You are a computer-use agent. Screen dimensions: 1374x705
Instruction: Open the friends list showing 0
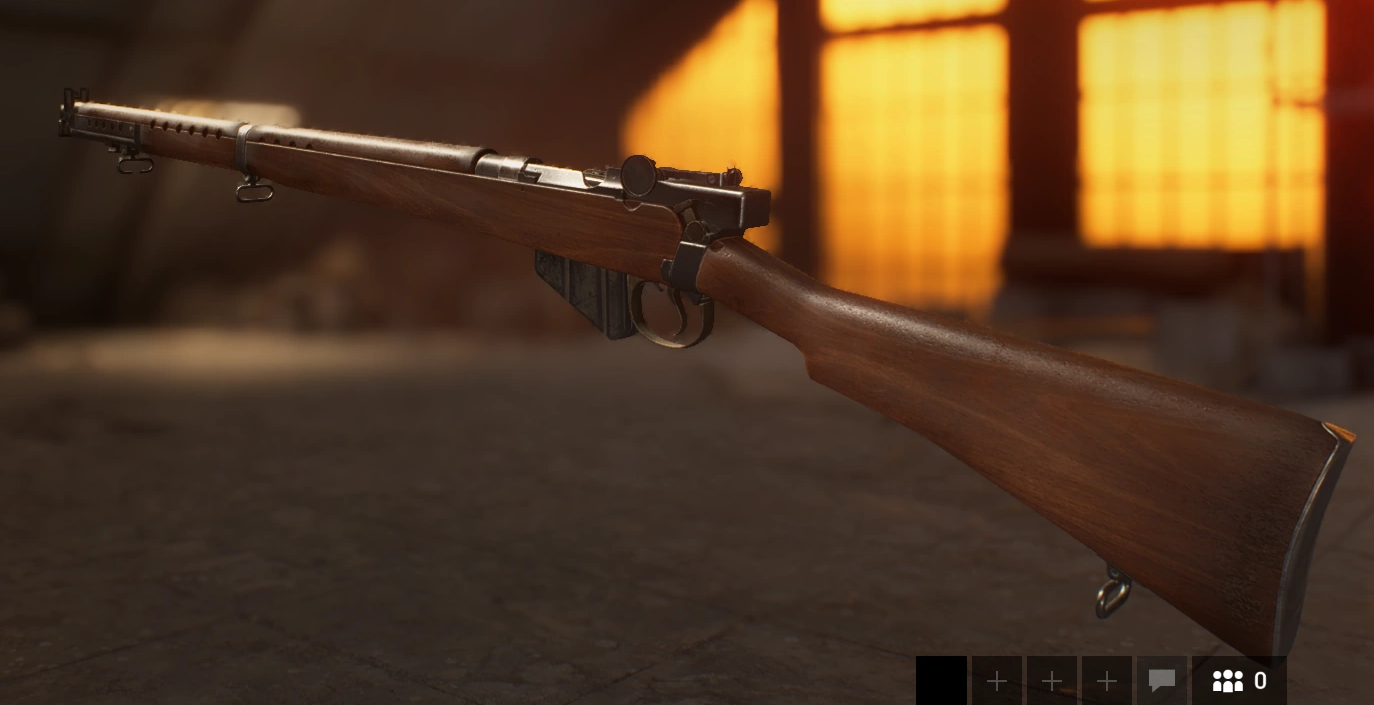1239,681
